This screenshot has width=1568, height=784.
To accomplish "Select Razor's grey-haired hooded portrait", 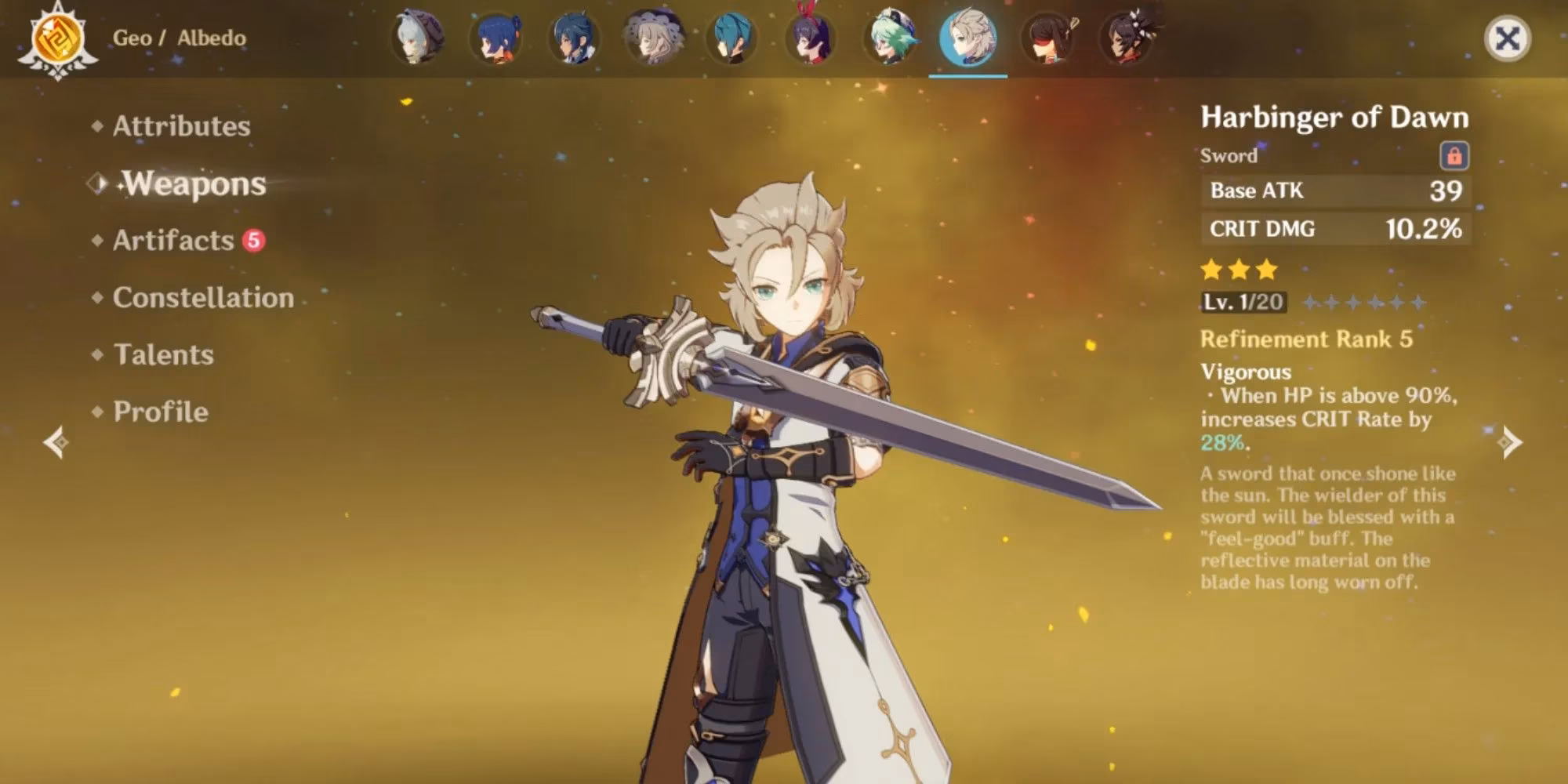I will point(419,38).
